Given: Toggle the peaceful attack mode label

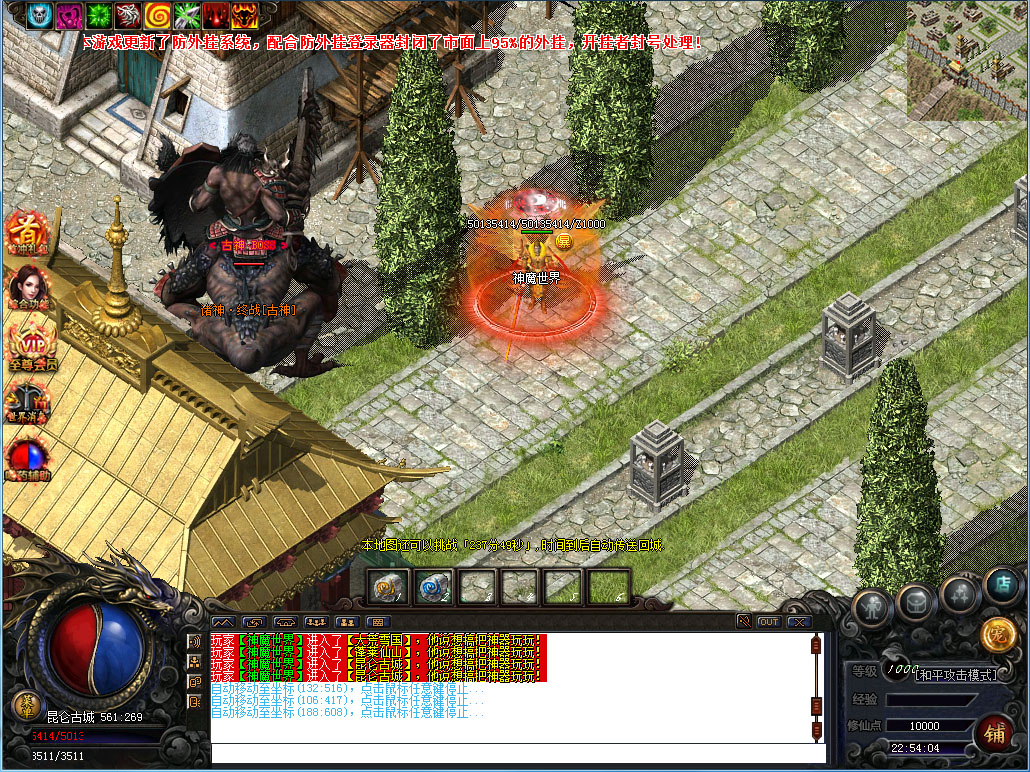Looking at the screenshot, I should (x=957, y=675).
